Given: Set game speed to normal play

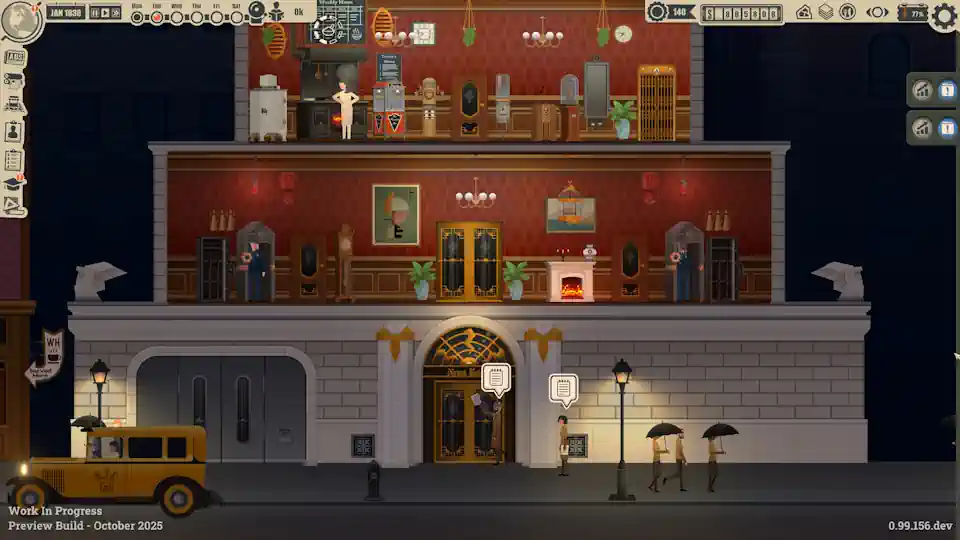Looking at the screenshot, I should coord(105,13).
